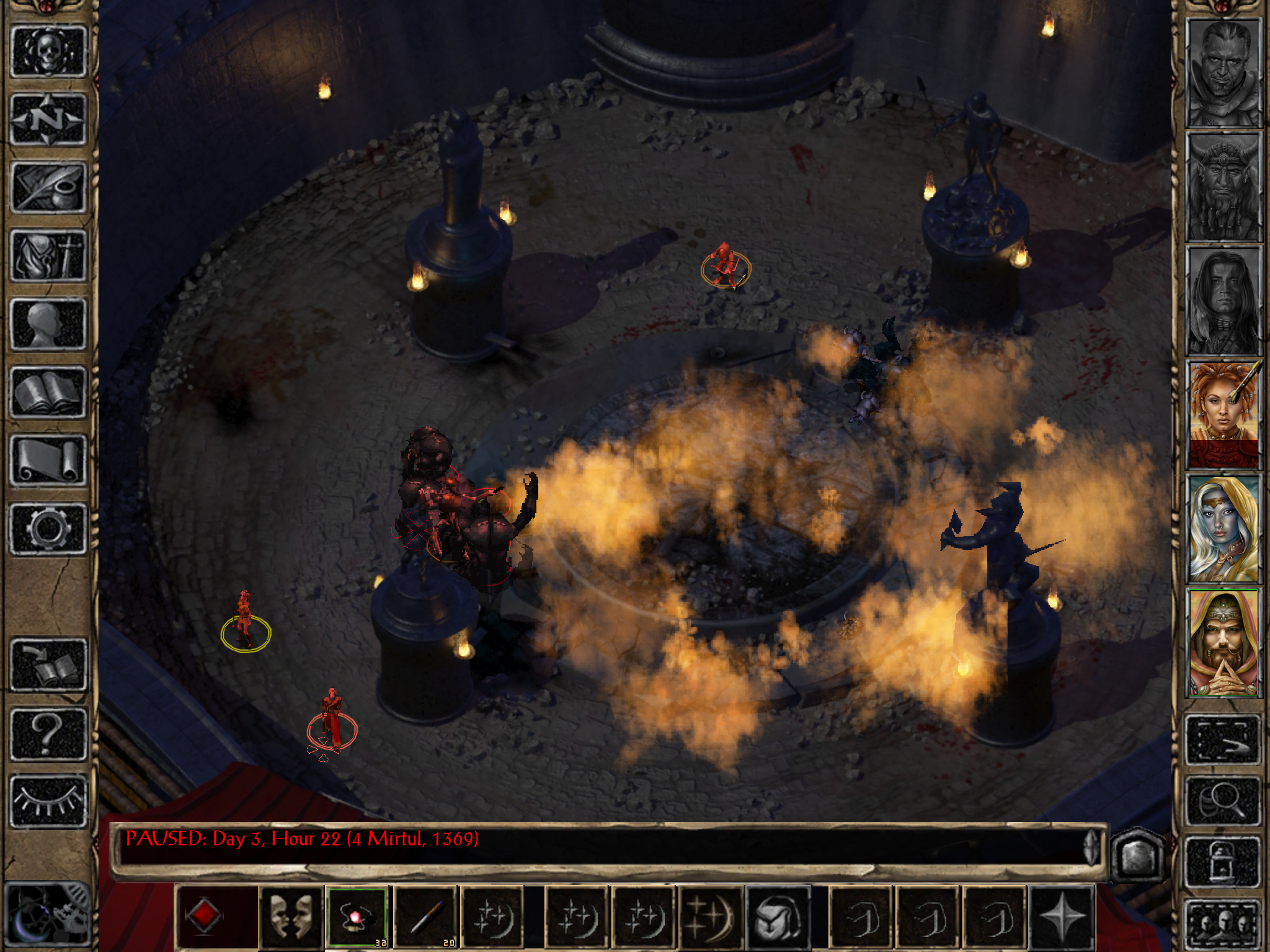Viewport: 1270px width, 952px height.
Task: Select the bearded hooded mage portrait
Action: [x=1223, y=643]
